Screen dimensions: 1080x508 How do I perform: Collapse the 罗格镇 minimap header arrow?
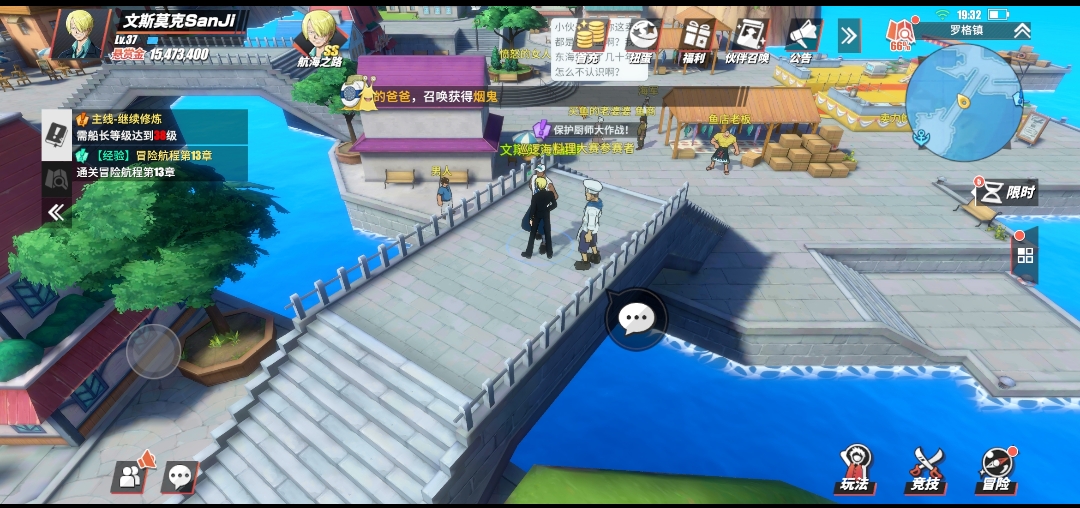[x=1021, y=31]
